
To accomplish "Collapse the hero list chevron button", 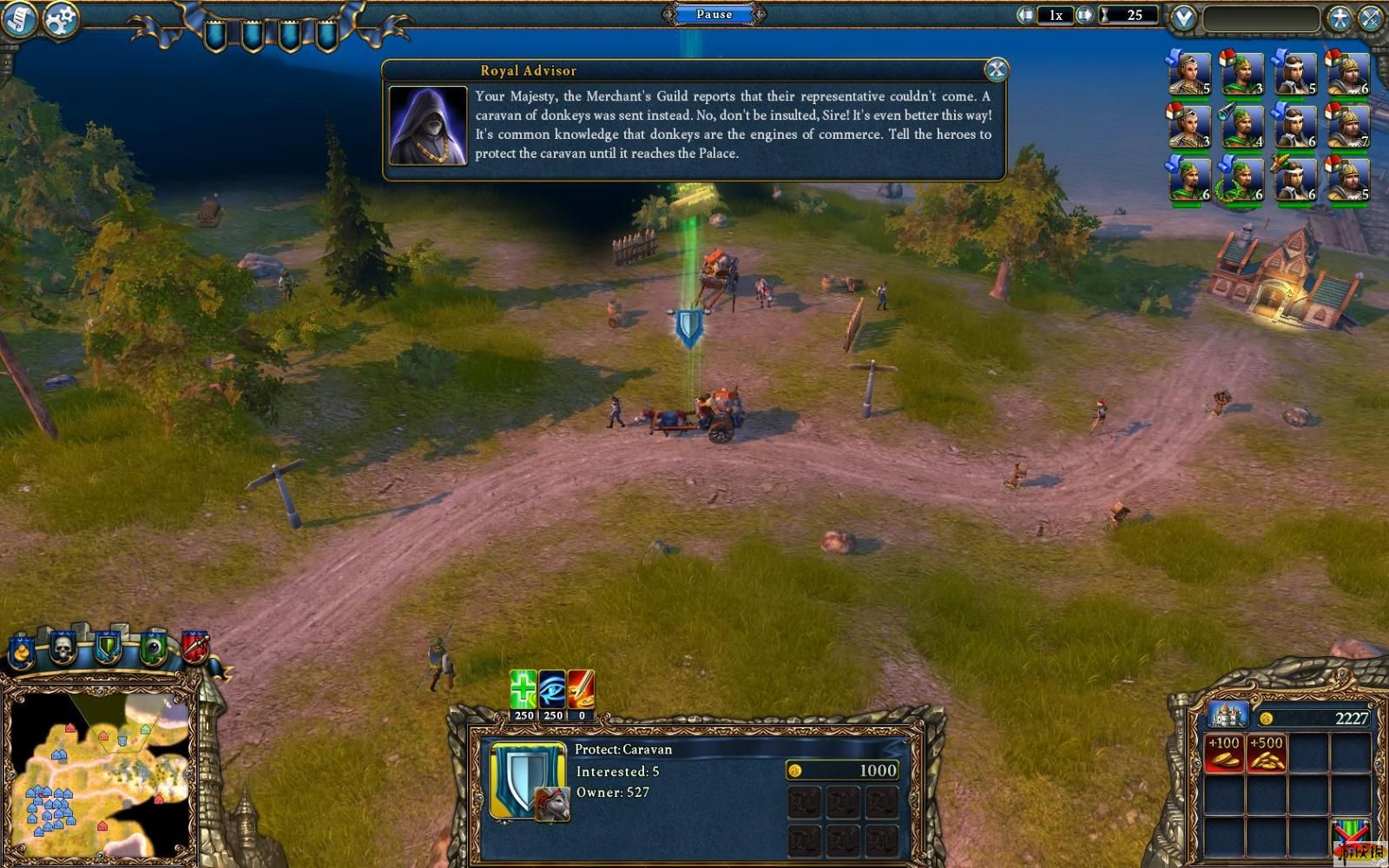I will pos(1183,17).
